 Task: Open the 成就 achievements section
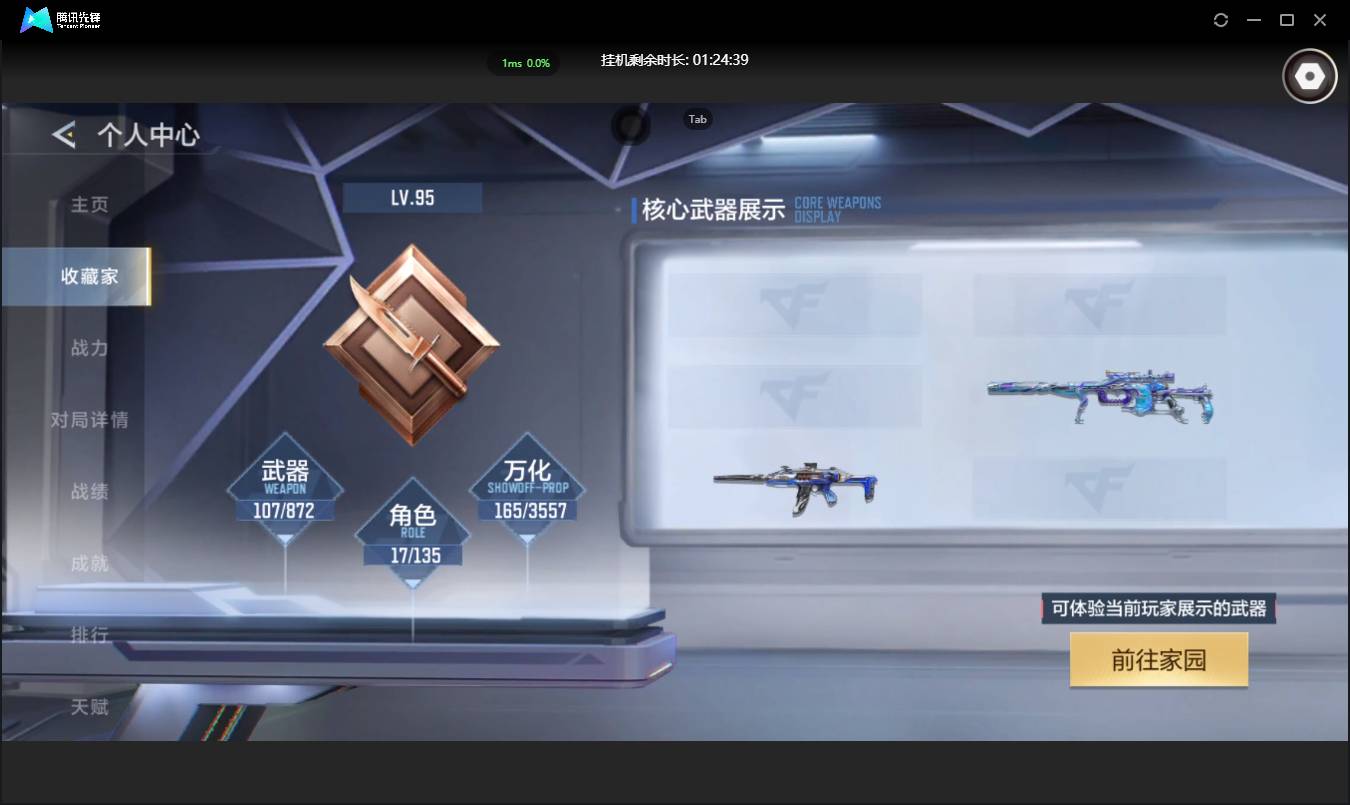click(88, 564)
